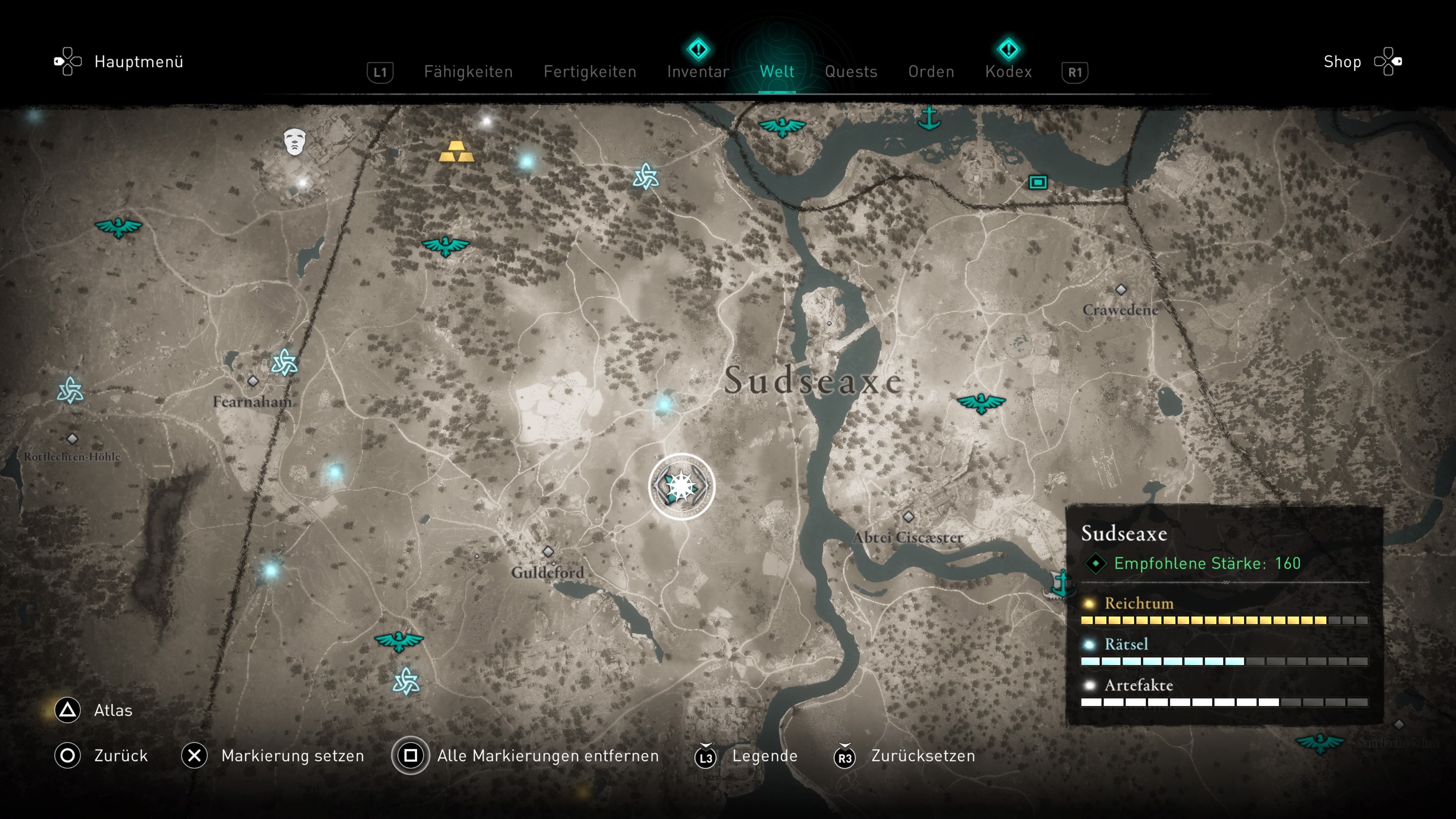The width and height of the screenshot is (1456, 819).
Task: Switch to the Fähigkeiten tab
Action: 468,72
